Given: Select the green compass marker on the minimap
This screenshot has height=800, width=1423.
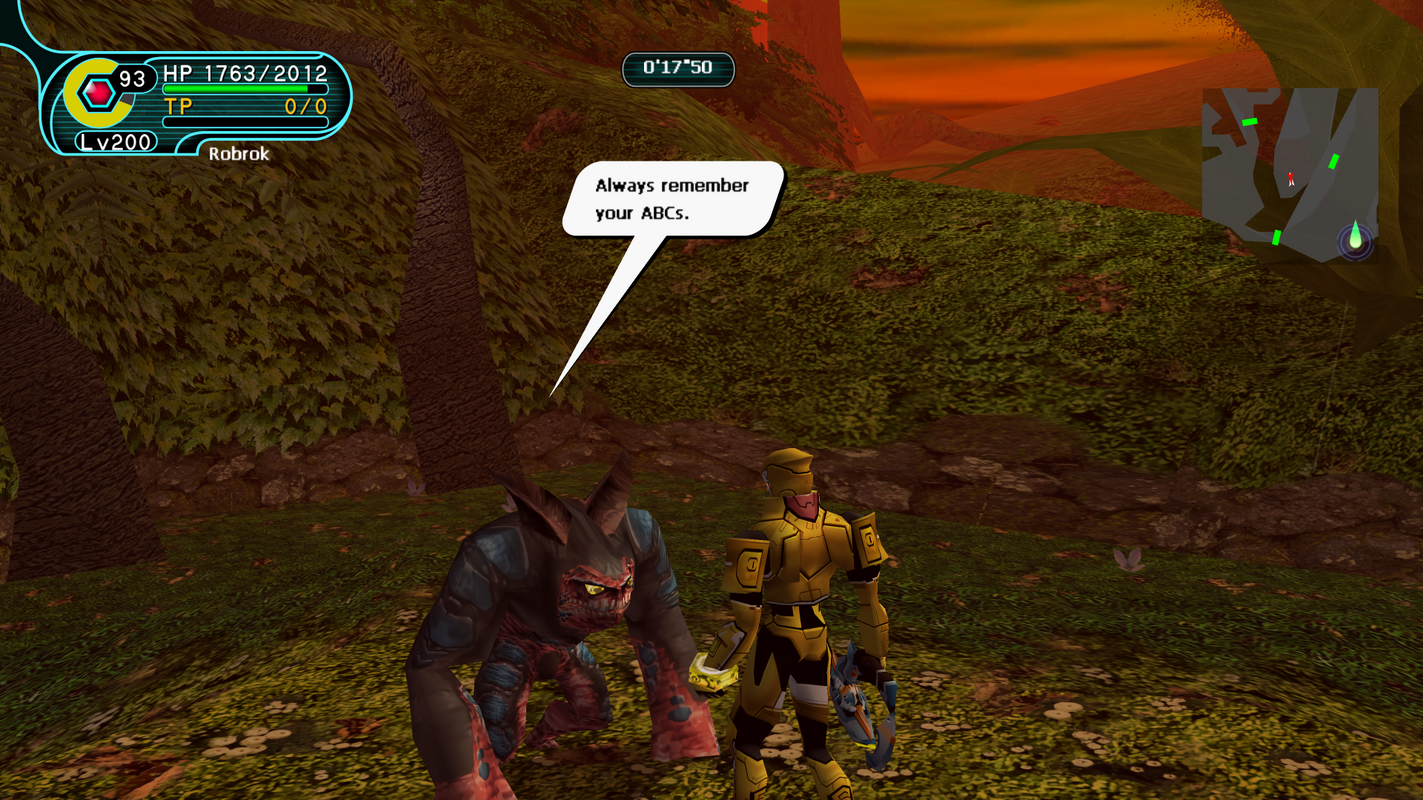Looking at the screenshot, I should pyautogui.click(x=1355, y=237).
